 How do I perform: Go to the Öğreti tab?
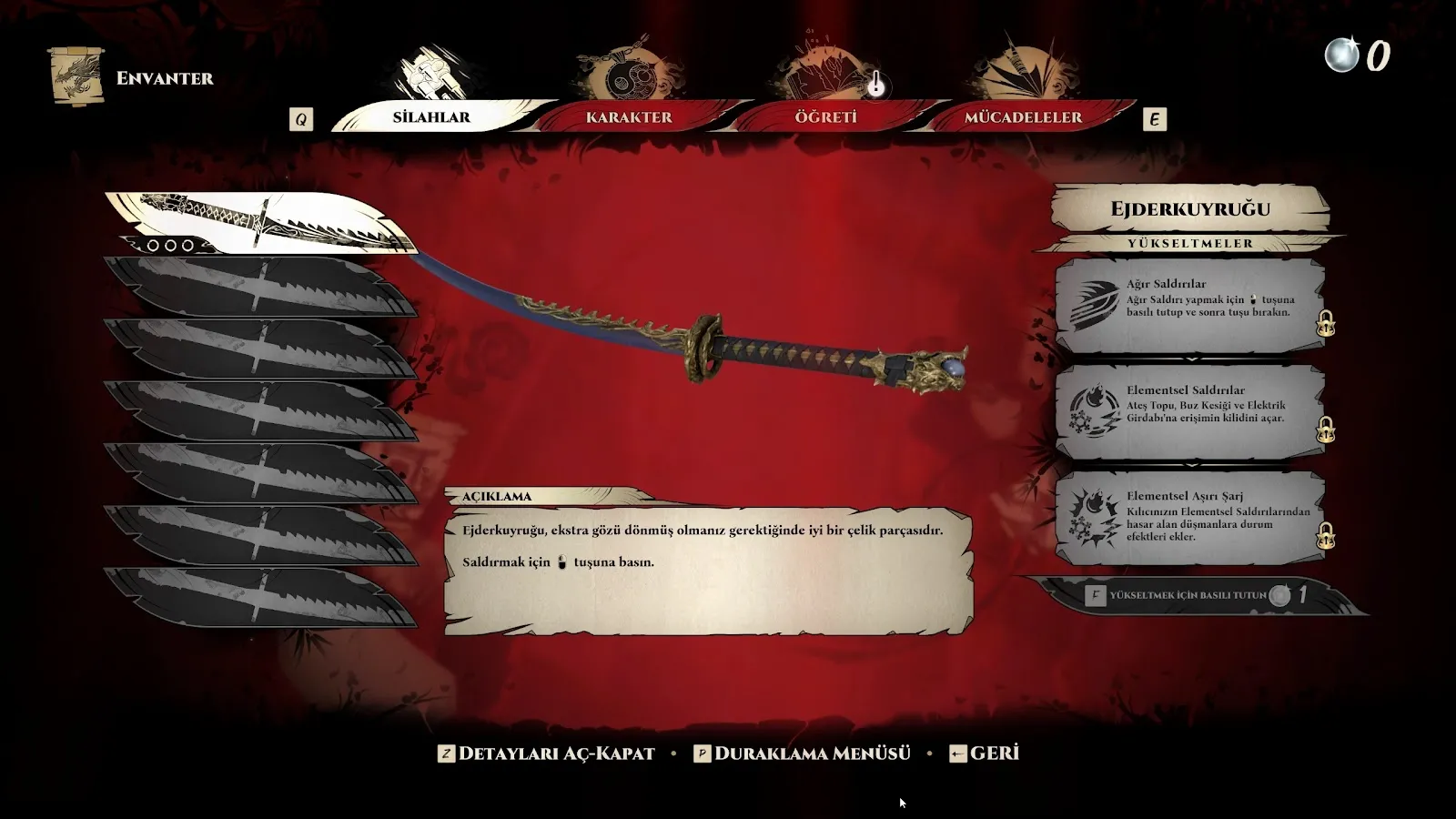tap(825, 117)
